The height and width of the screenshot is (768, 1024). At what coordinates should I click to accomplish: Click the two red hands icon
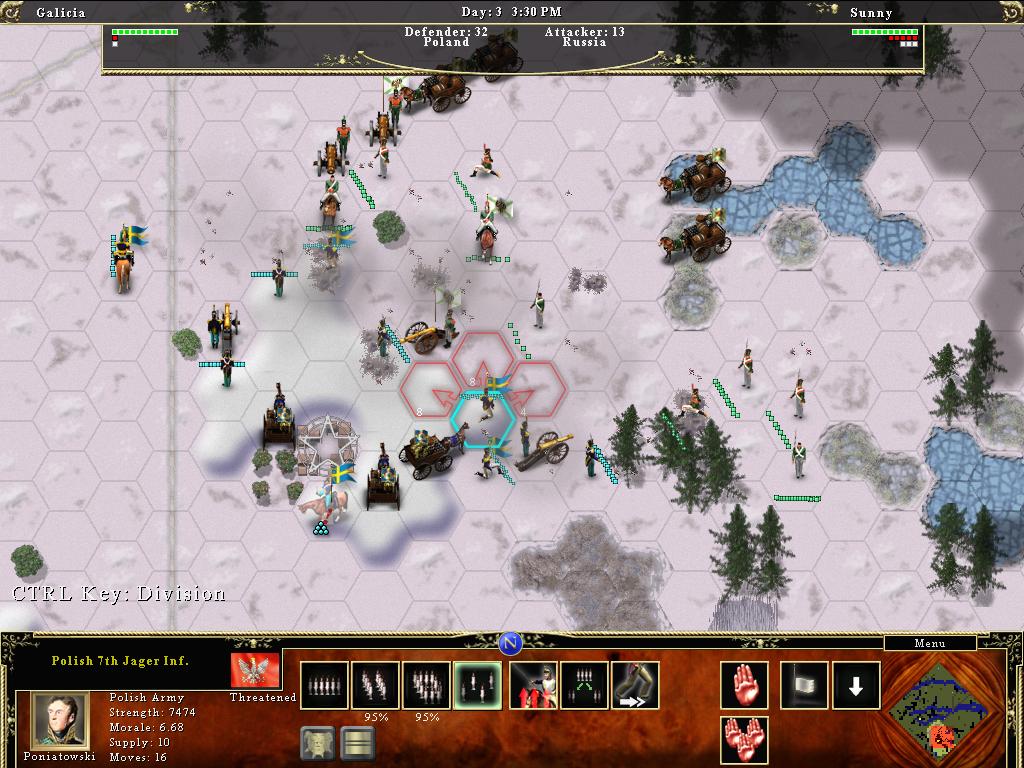pyautogui.click(x=744, y=740)
